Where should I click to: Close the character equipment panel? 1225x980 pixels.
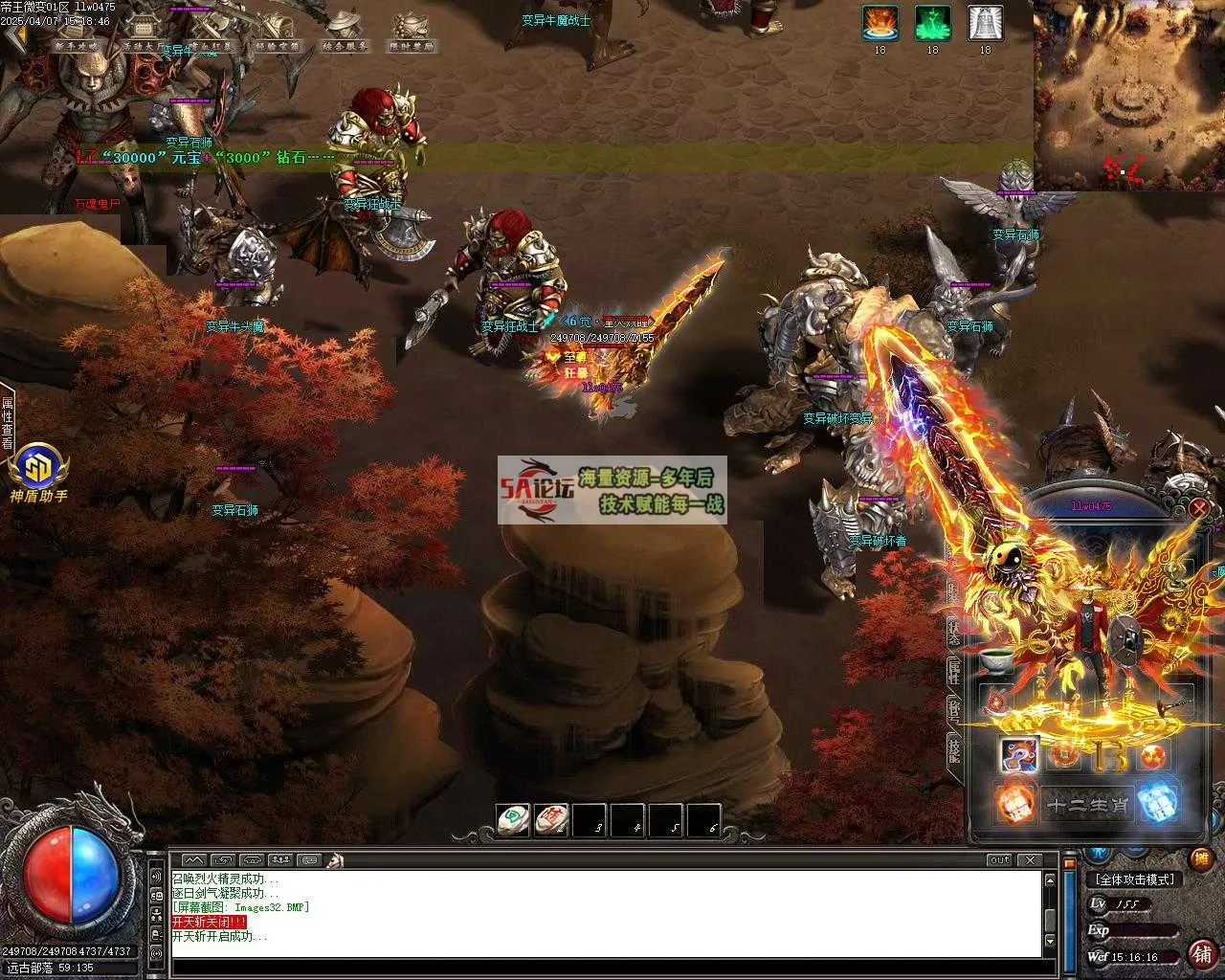(x=1198, y=508)
